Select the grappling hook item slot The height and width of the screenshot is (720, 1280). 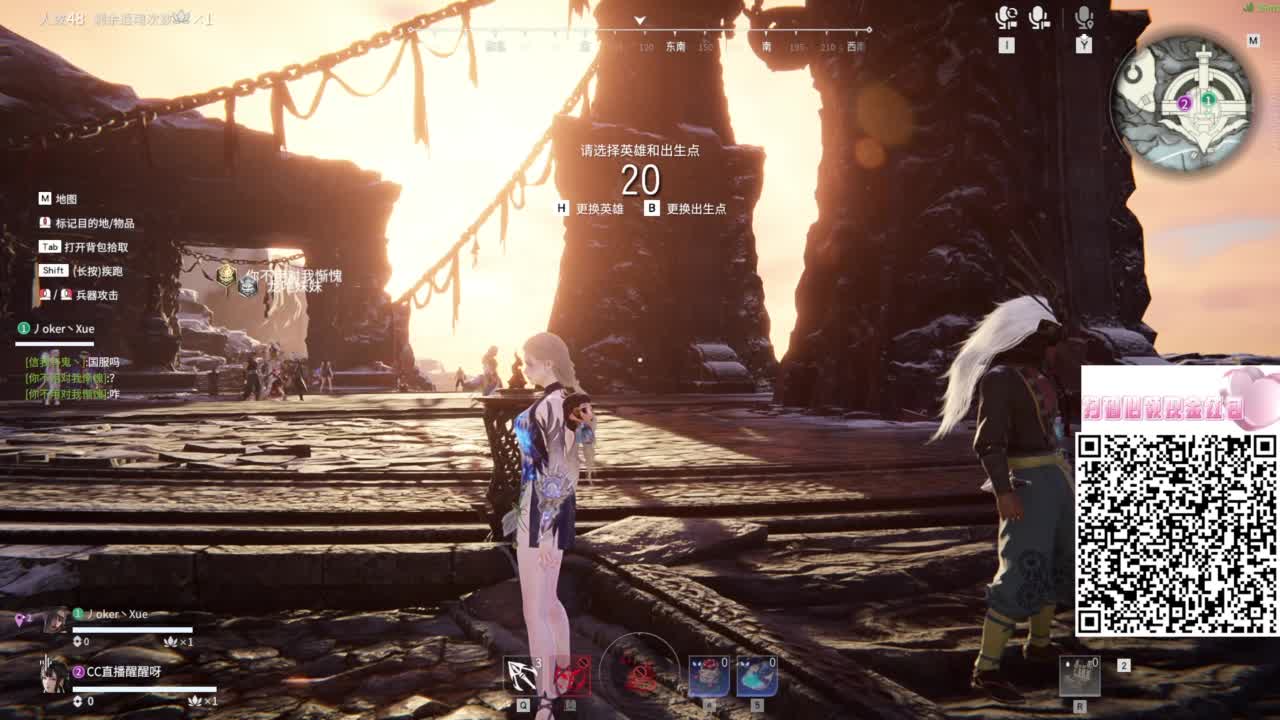click(522, 676)
